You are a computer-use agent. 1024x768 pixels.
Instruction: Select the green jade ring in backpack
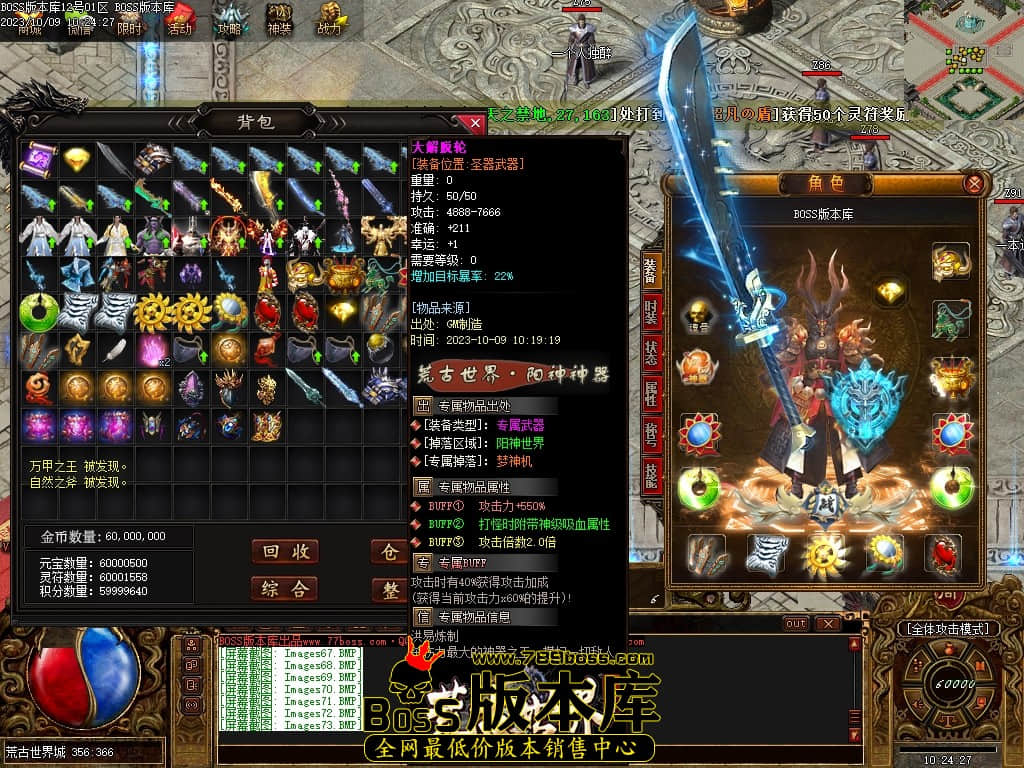(40, 312)
